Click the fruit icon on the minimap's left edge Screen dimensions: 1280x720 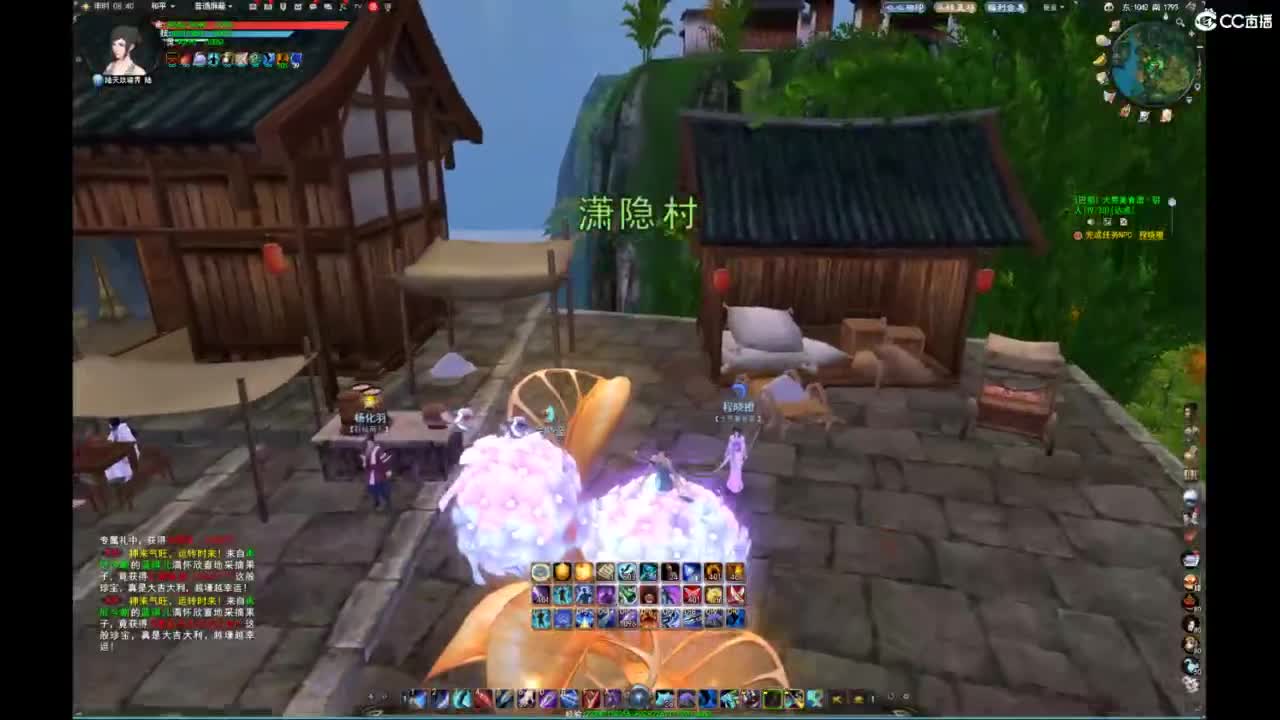coord(1100,60)
